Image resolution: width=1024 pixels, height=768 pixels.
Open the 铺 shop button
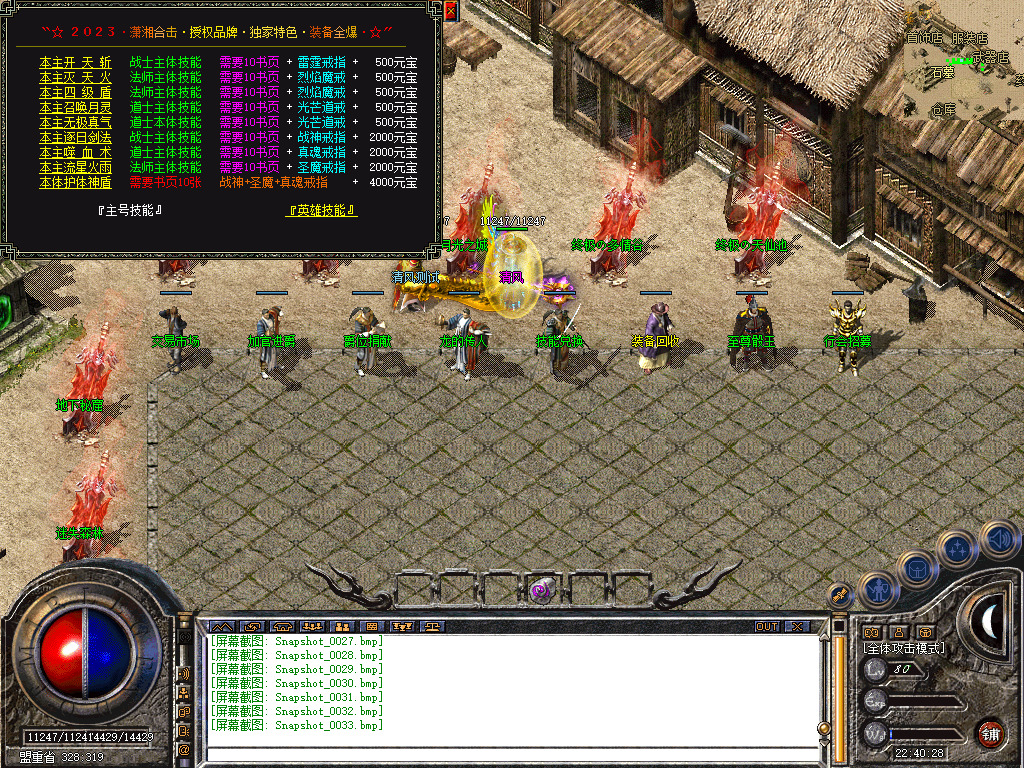[x=991, y=732]
